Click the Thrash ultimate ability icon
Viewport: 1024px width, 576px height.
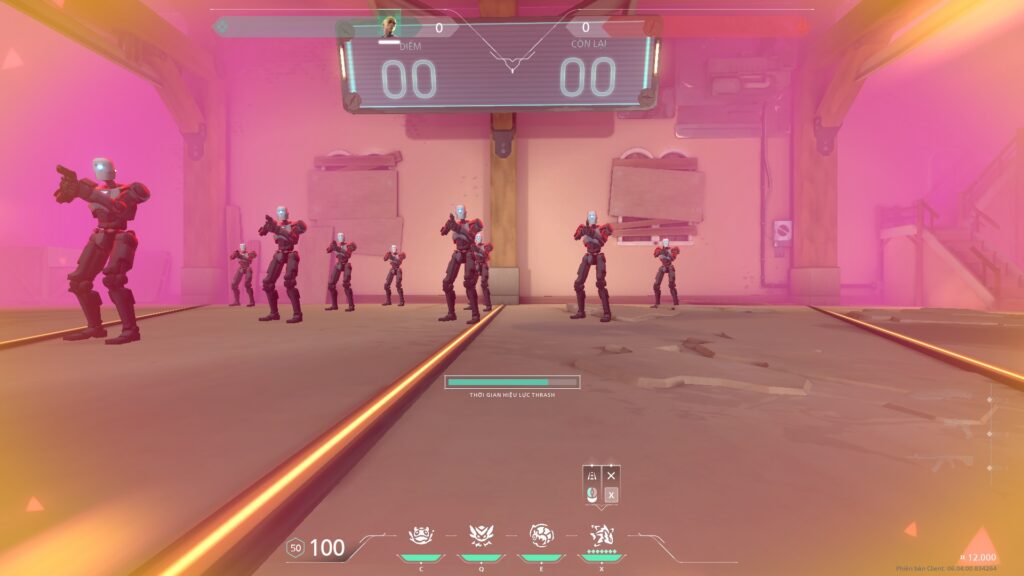601,536
